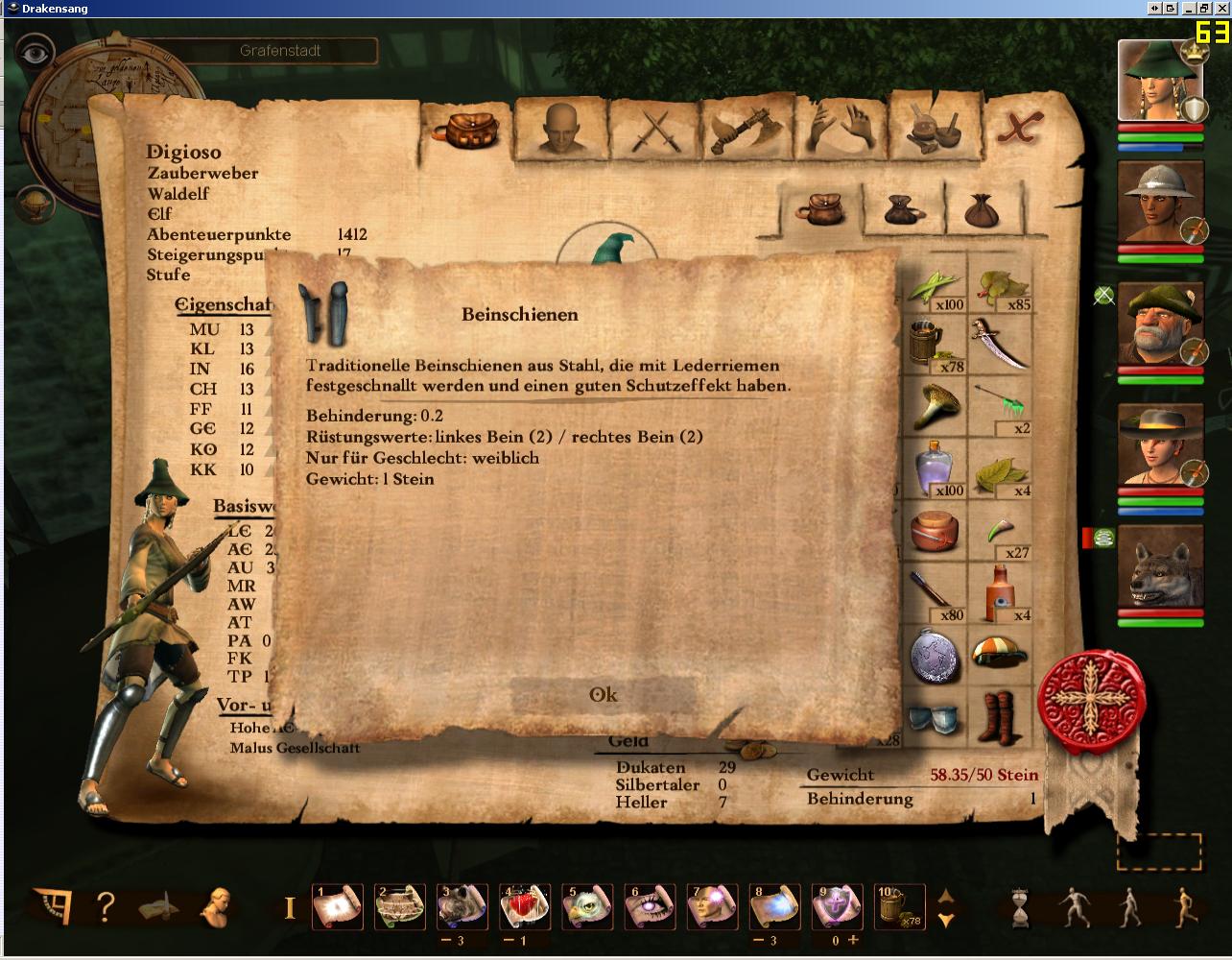The image size is (1232, 960).
Task: Open the question mark help button
Action: [106, 906]
